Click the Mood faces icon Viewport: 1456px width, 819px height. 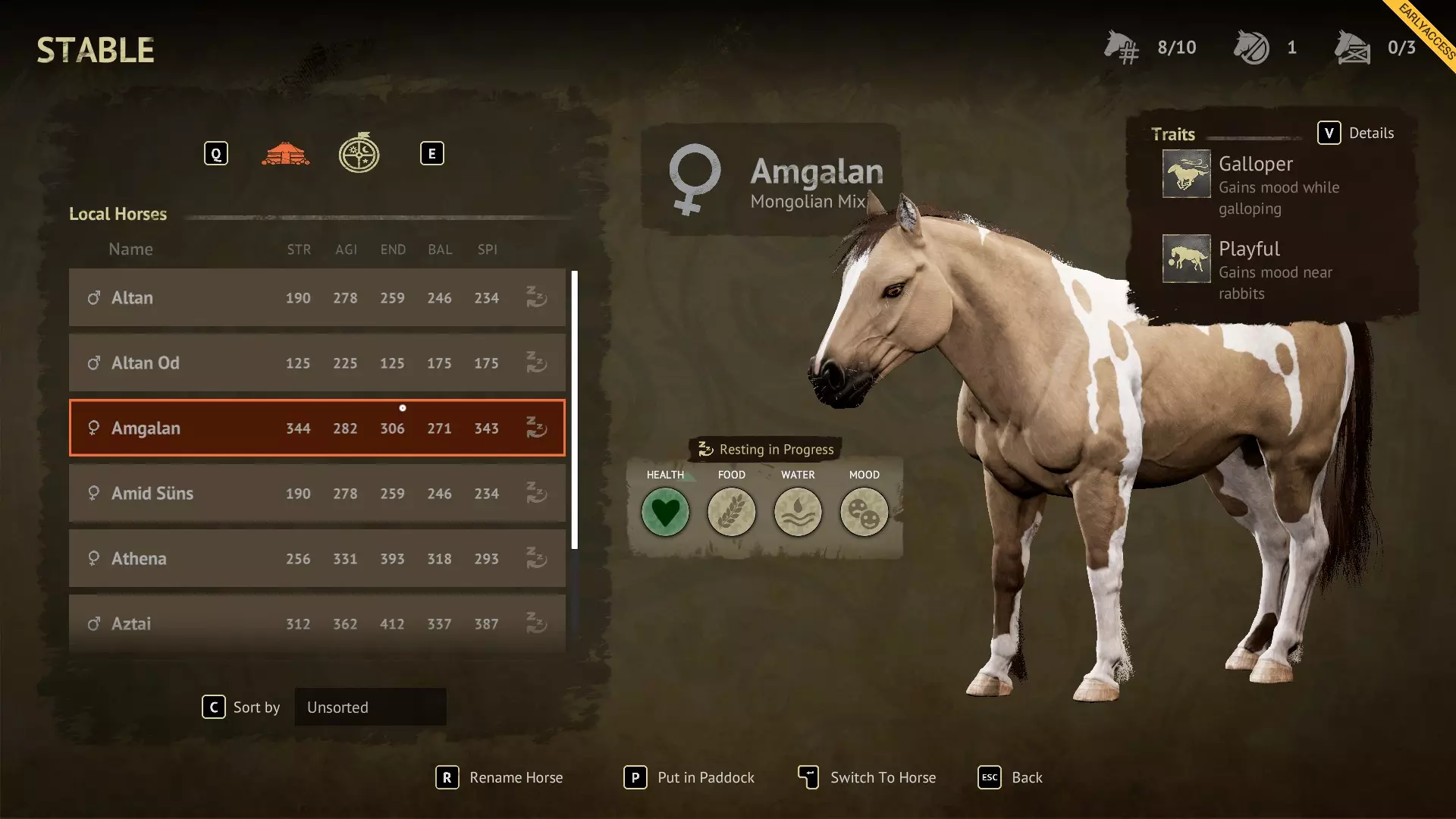(864, 512)
